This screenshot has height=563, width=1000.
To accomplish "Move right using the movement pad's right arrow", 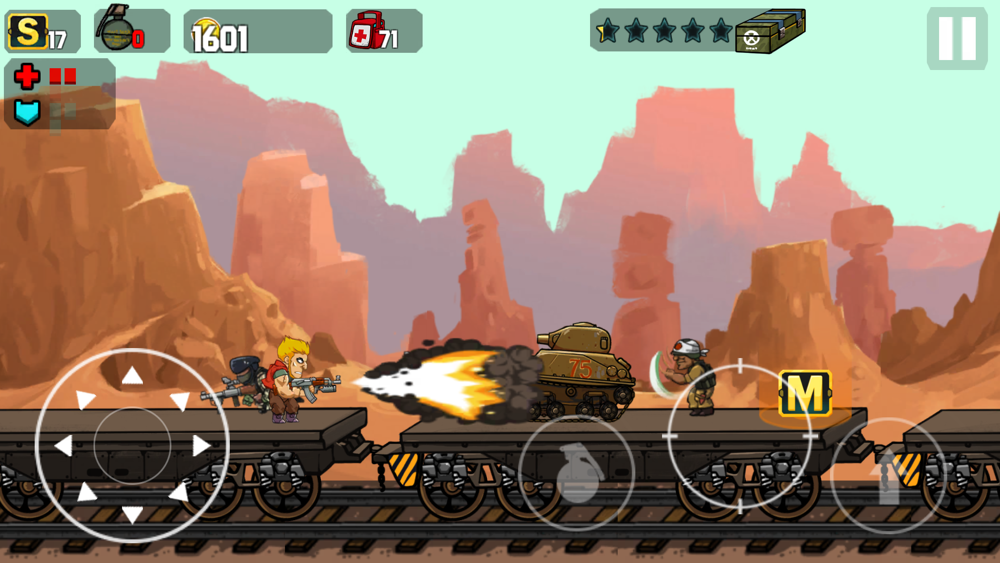I will coord(202,445).
